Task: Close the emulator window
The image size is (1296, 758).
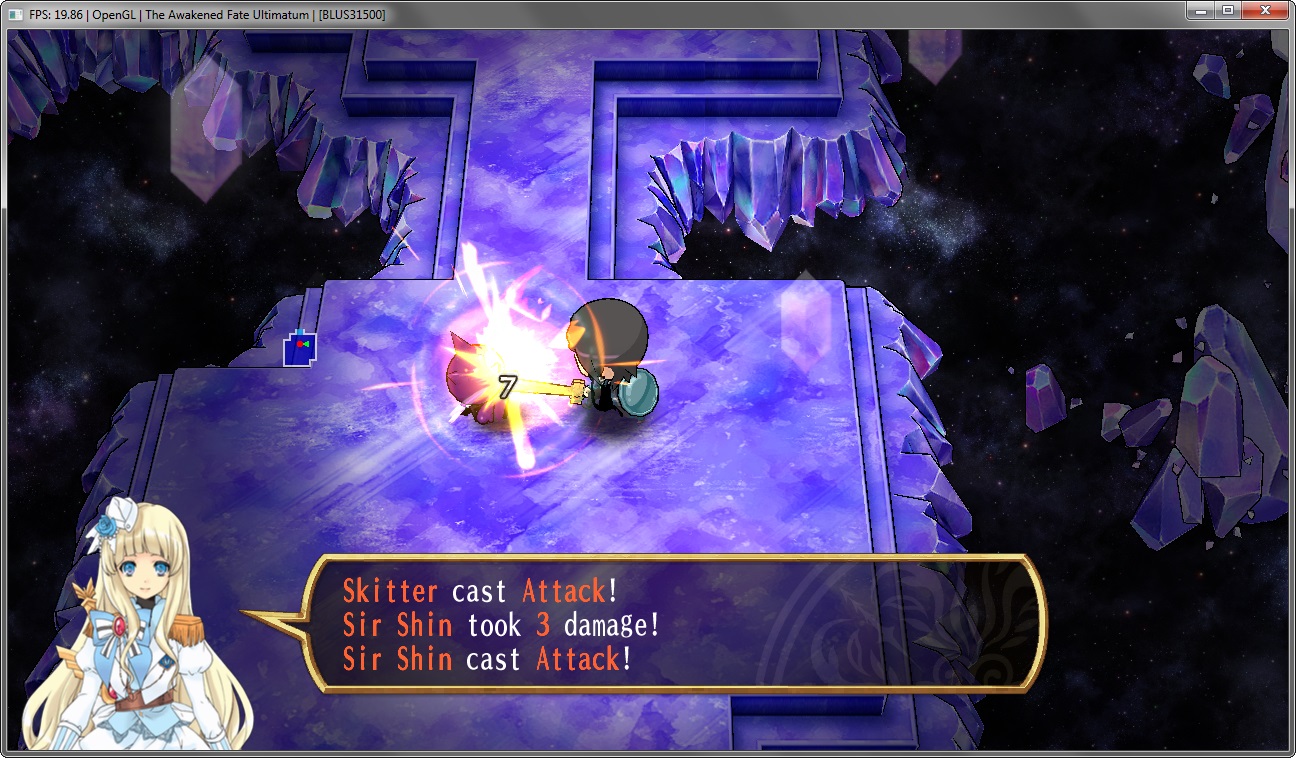Action: pyautogui.click(x=1265, y=10)
